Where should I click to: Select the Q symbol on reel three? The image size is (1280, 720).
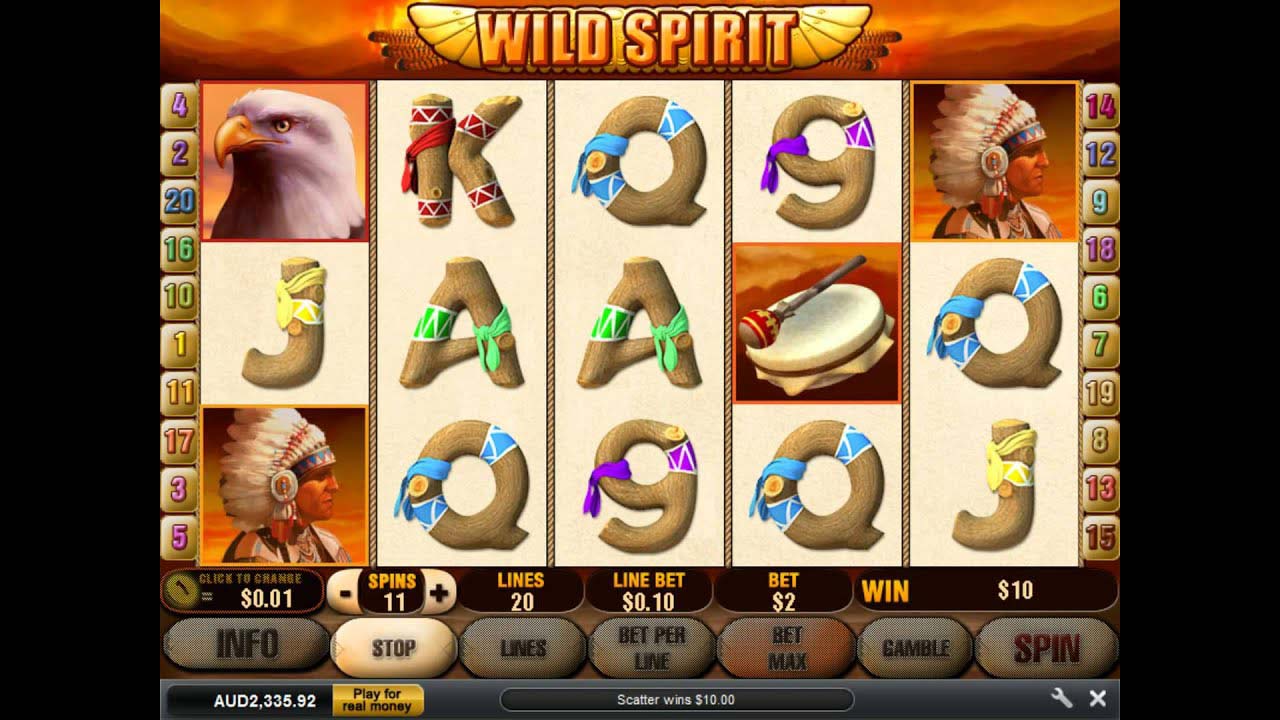point(640,165)
